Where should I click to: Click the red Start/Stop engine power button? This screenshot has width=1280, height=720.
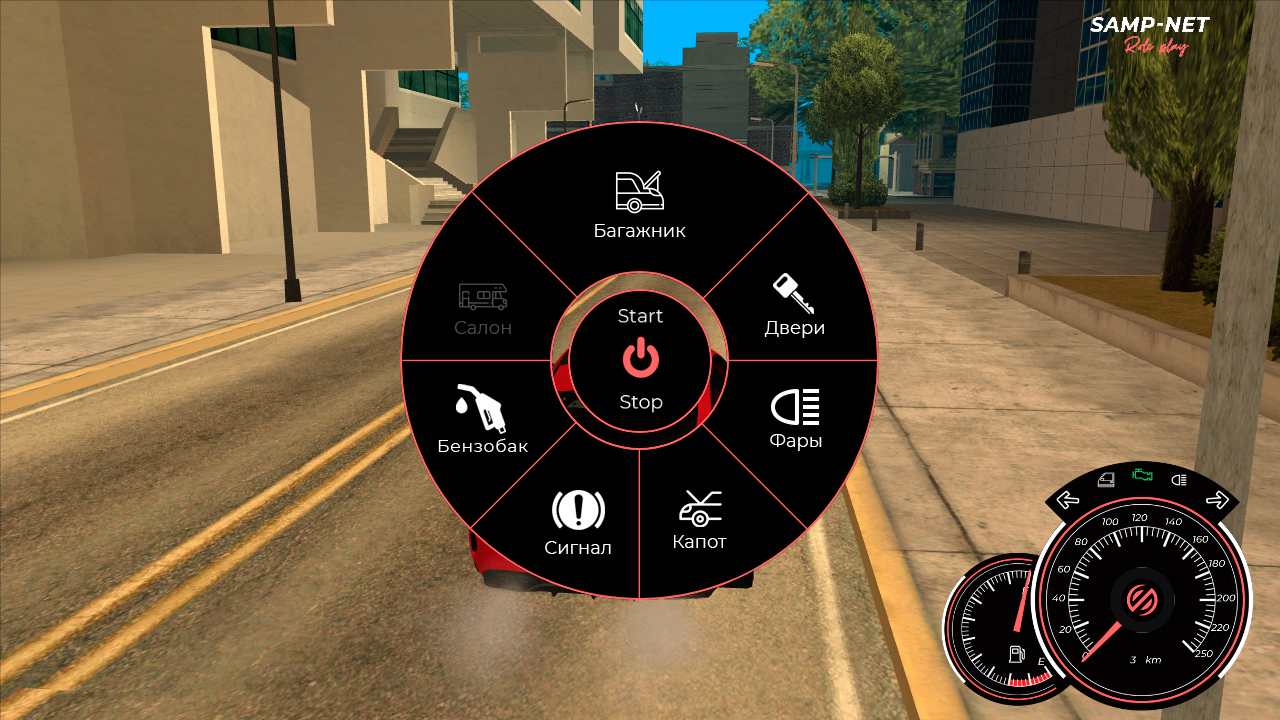click(x=640, y=358)
